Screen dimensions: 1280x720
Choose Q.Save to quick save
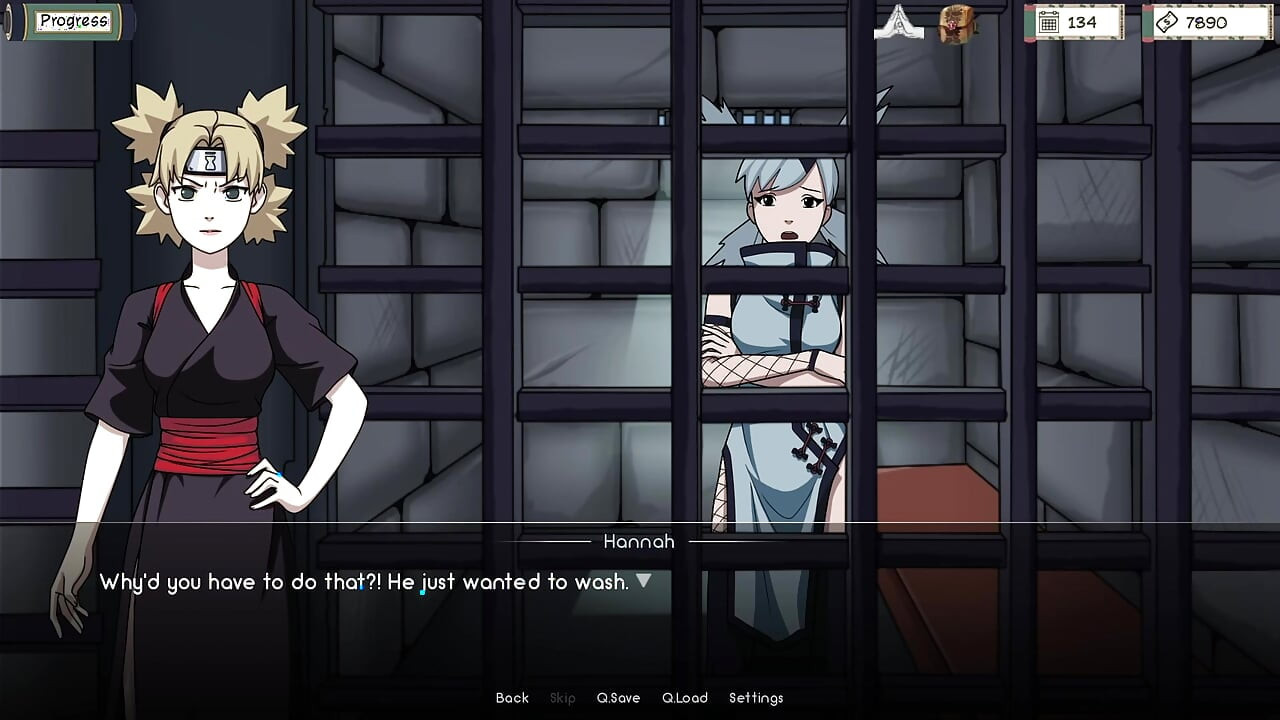618,698
